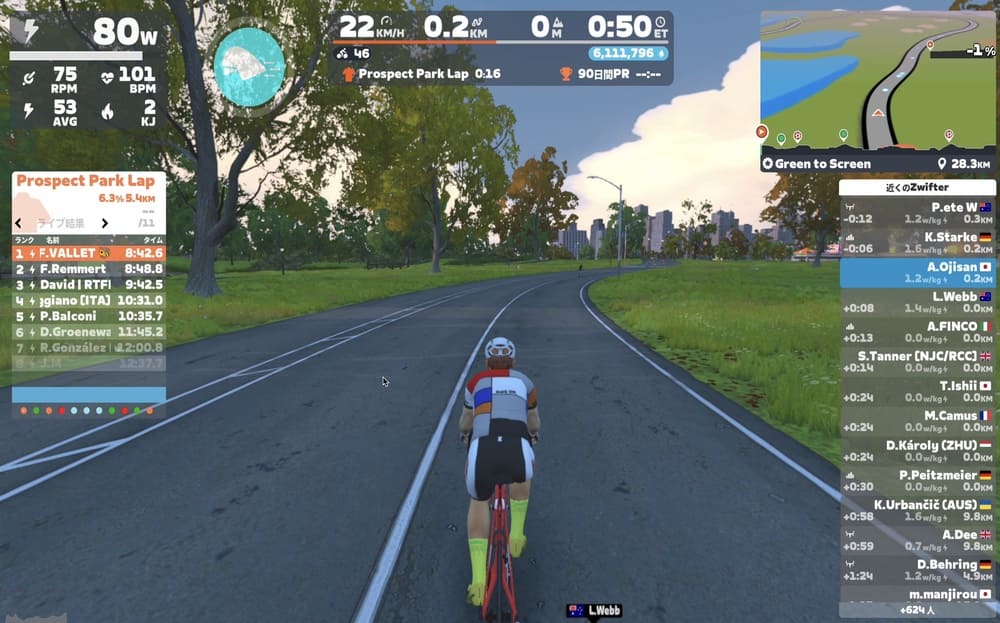The width and height of the screenshot is (1000, 623).
Task: Open the minimap route view
Action: (876, 80)
